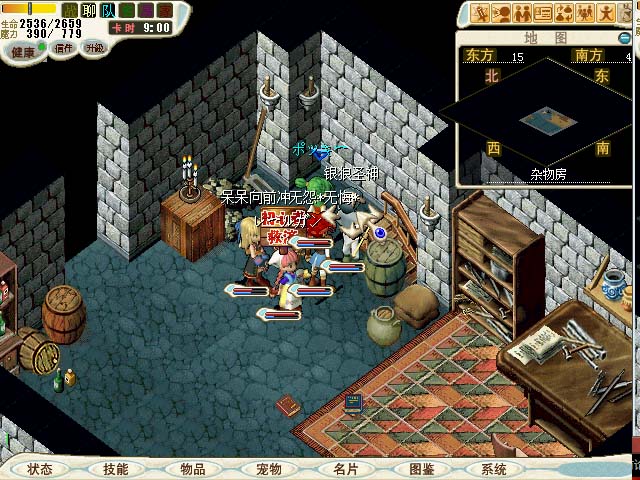Open the 图鉴 compendium menu
Image resolution: width=640 pixels, height=480 pixels.
pyautogui.click(x=421, y=468)
